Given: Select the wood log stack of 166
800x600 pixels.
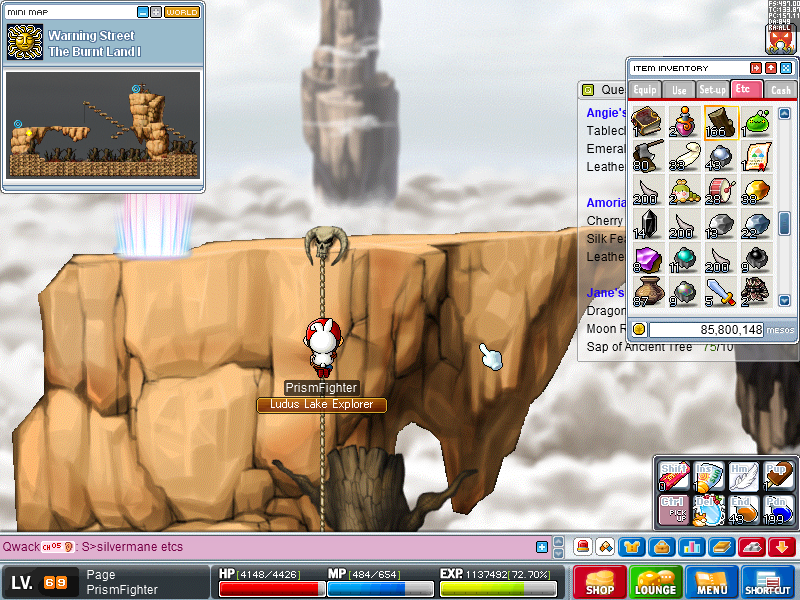Looking at the screenshot, I should pyautogui.click(x=719, y=122).
